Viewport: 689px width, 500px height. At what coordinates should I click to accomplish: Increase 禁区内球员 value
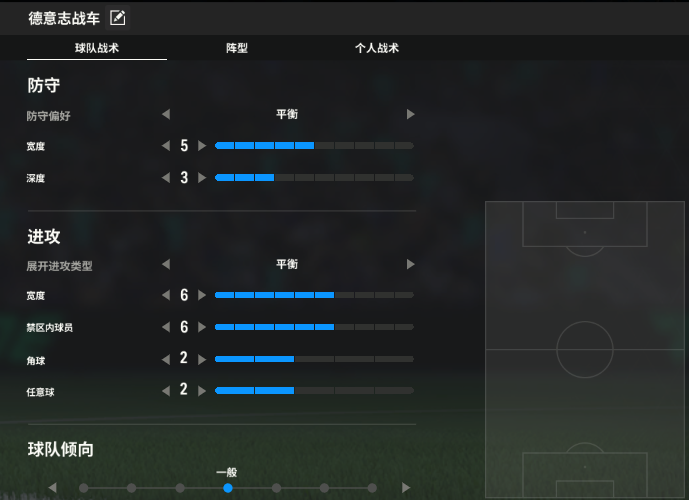pos(202,327)
